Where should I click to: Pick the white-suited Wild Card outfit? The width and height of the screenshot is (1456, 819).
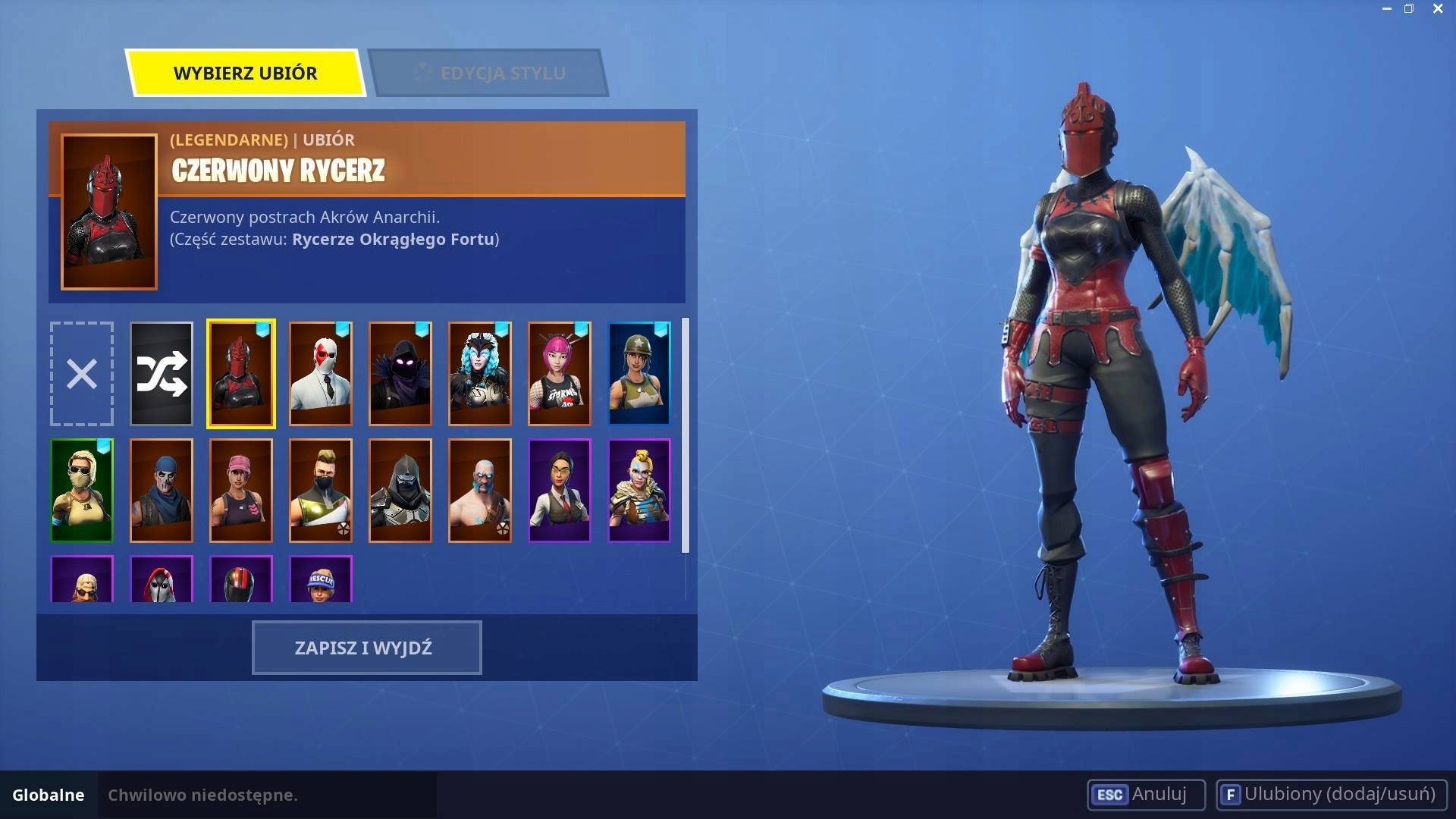tap(321, 373)
